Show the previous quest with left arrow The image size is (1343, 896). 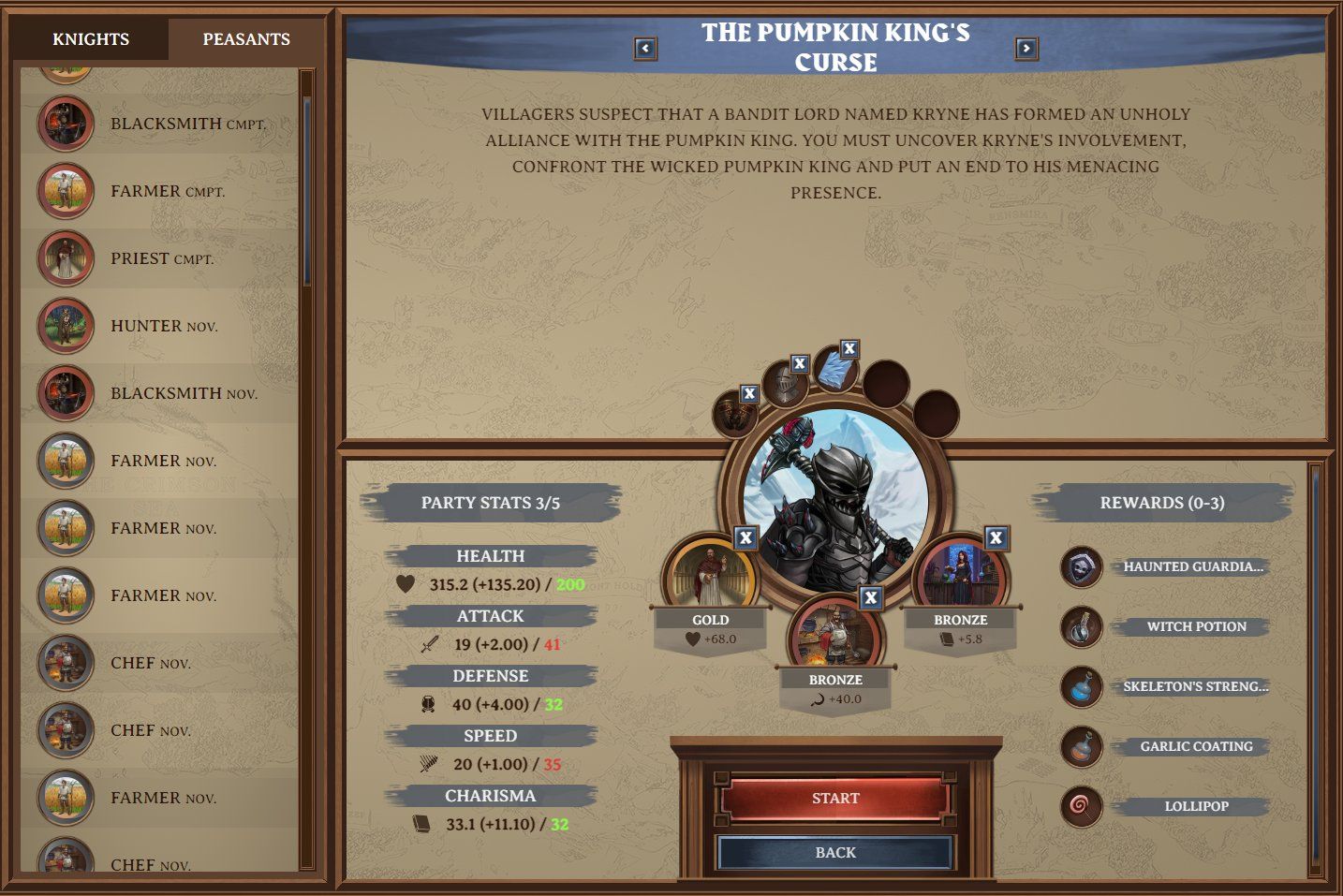[x=645, y=48]
